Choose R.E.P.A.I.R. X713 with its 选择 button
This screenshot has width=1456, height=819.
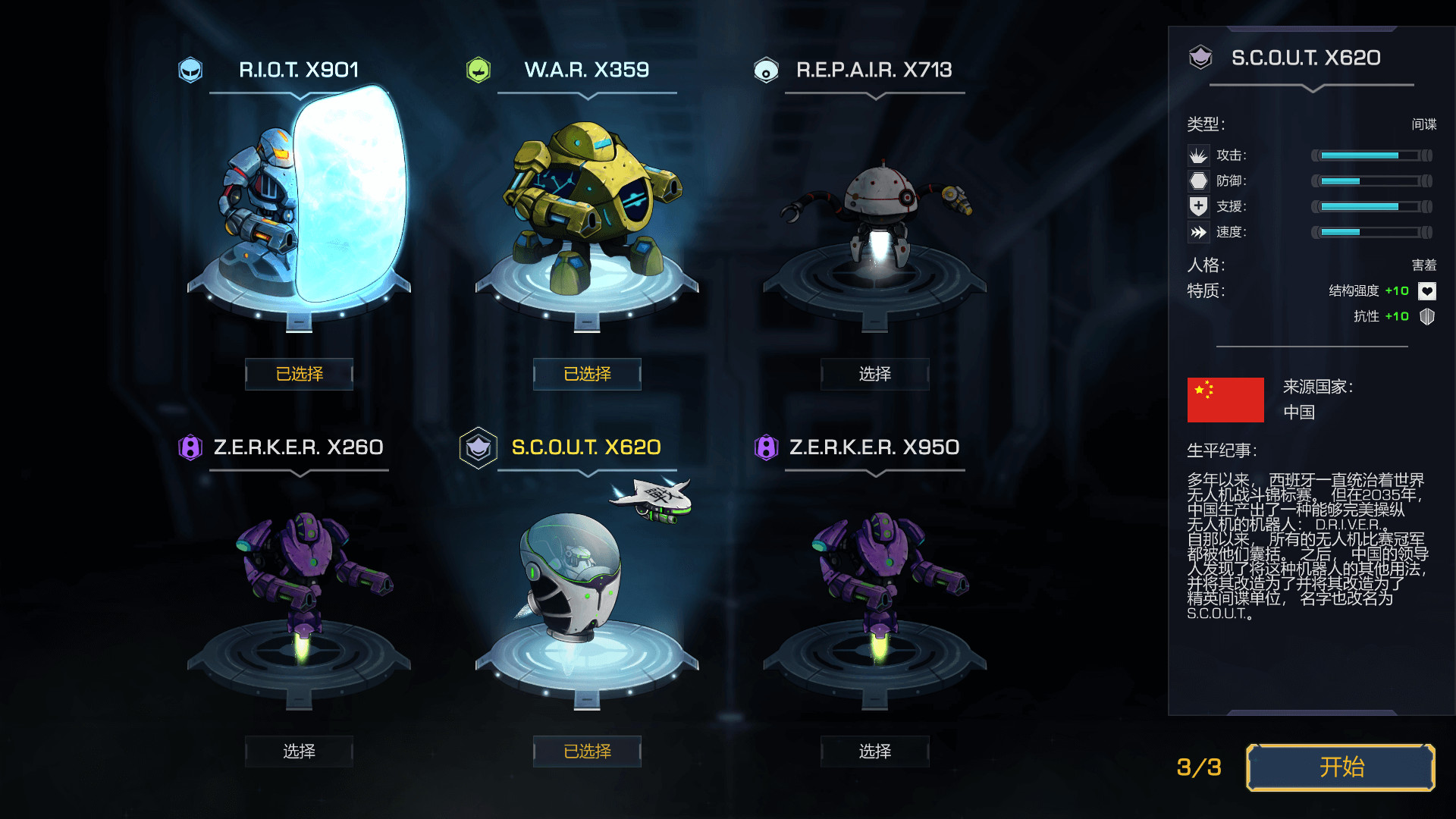click(x=874, y=374)
